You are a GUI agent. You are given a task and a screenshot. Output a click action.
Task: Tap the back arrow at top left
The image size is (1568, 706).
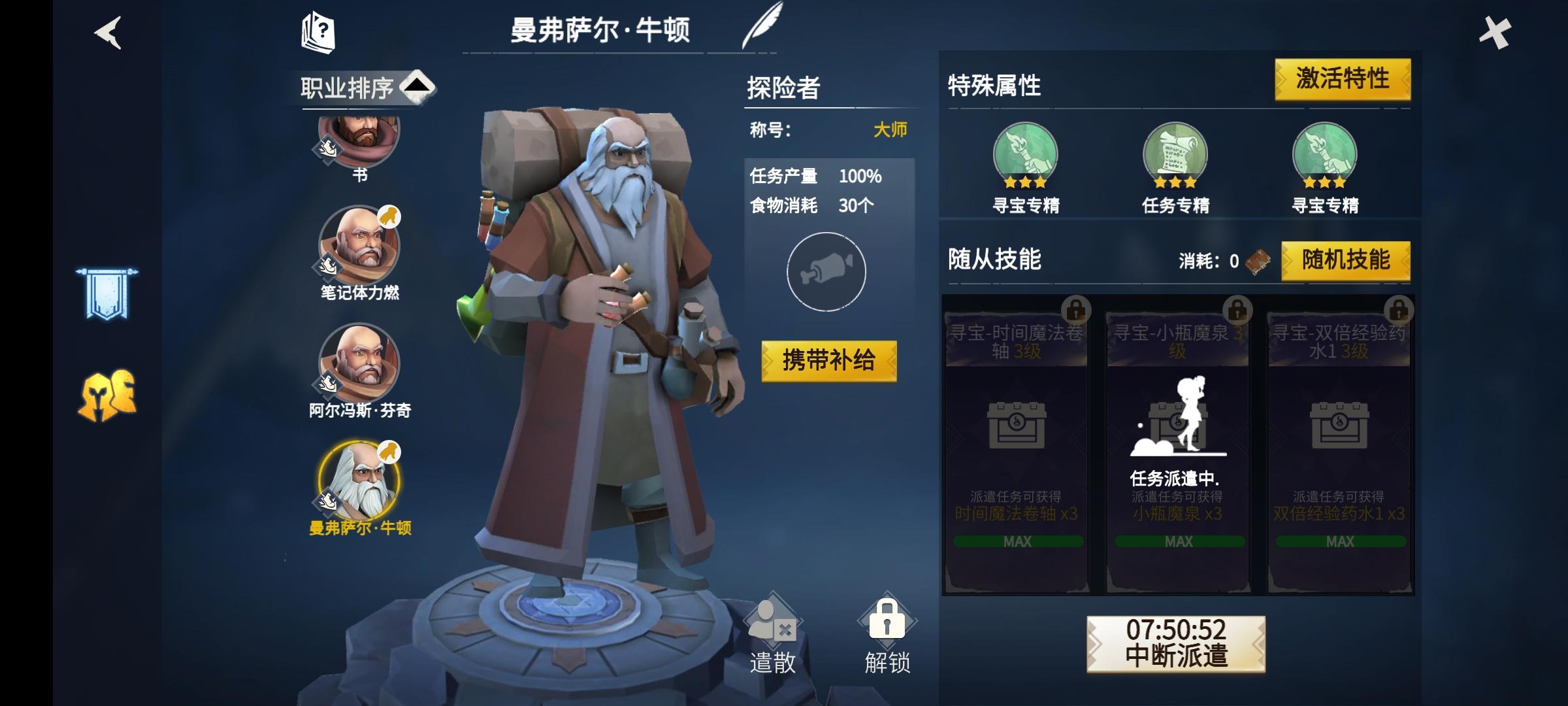(108, 34)
